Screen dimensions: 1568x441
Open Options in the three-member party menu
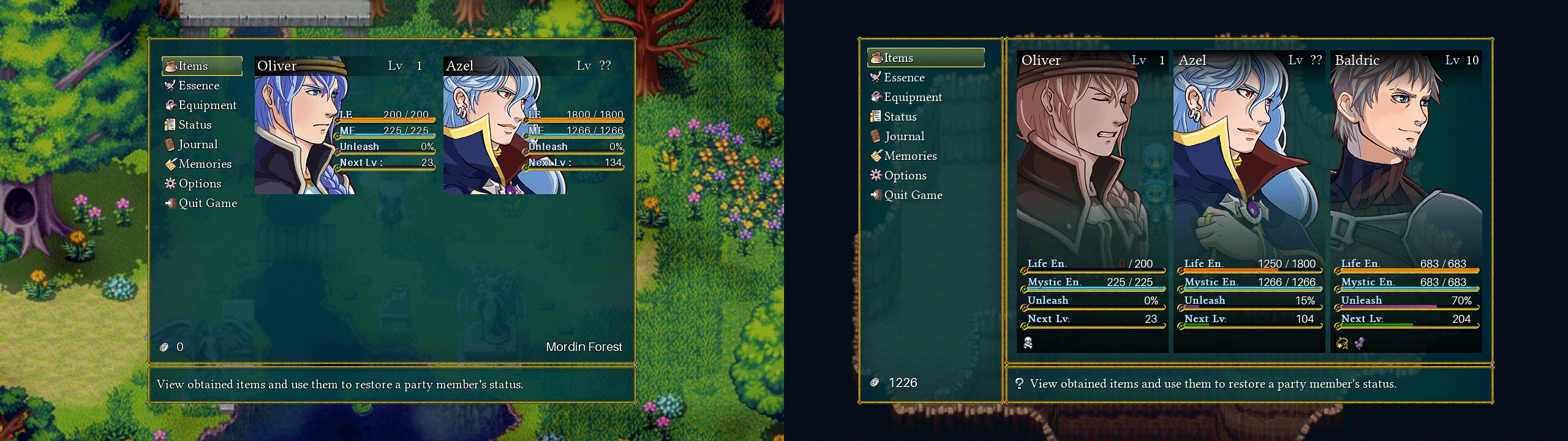pyautogui.click(x=905, y=176)
